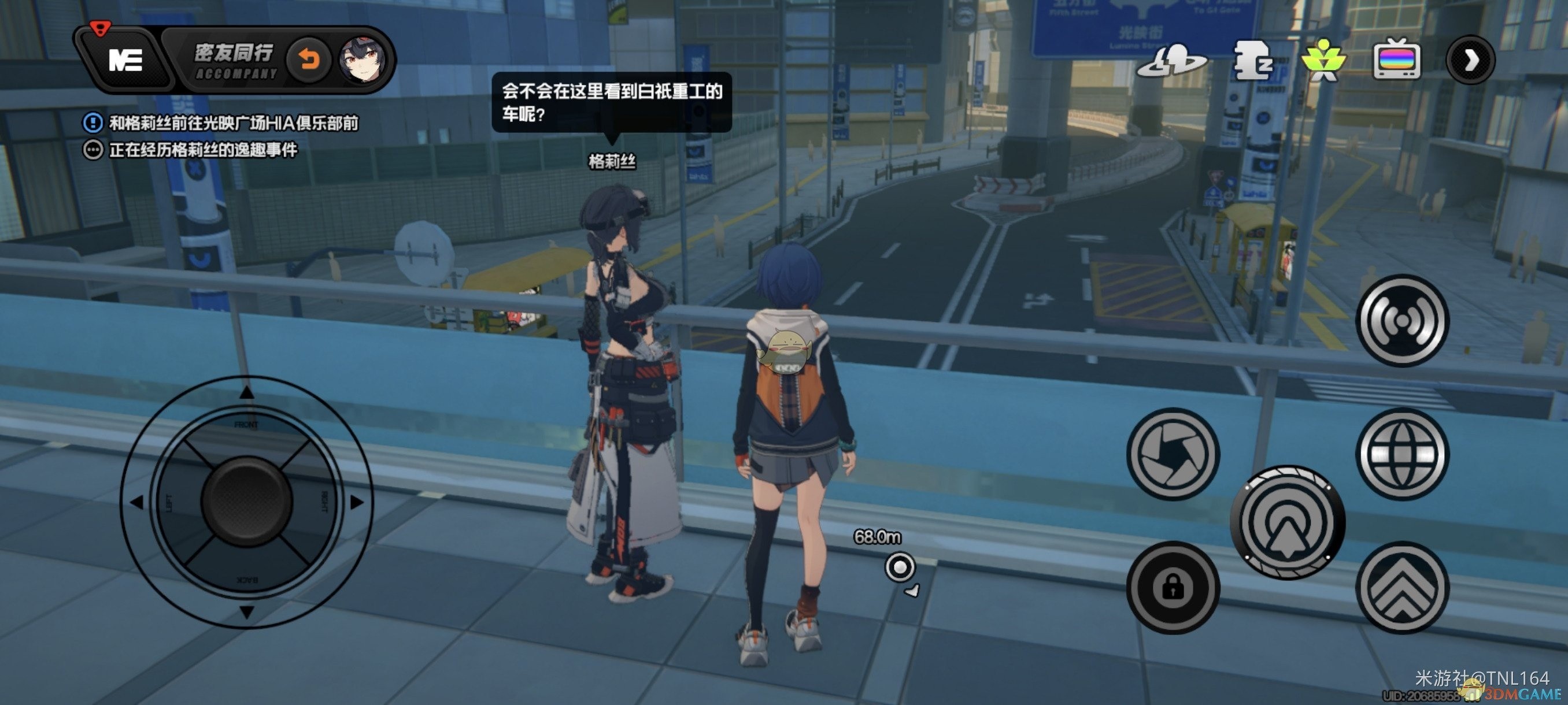Screen dimensions: 1568x705
Task: Open the Bangboo head icon in top bar
Action: [1252, 60]
